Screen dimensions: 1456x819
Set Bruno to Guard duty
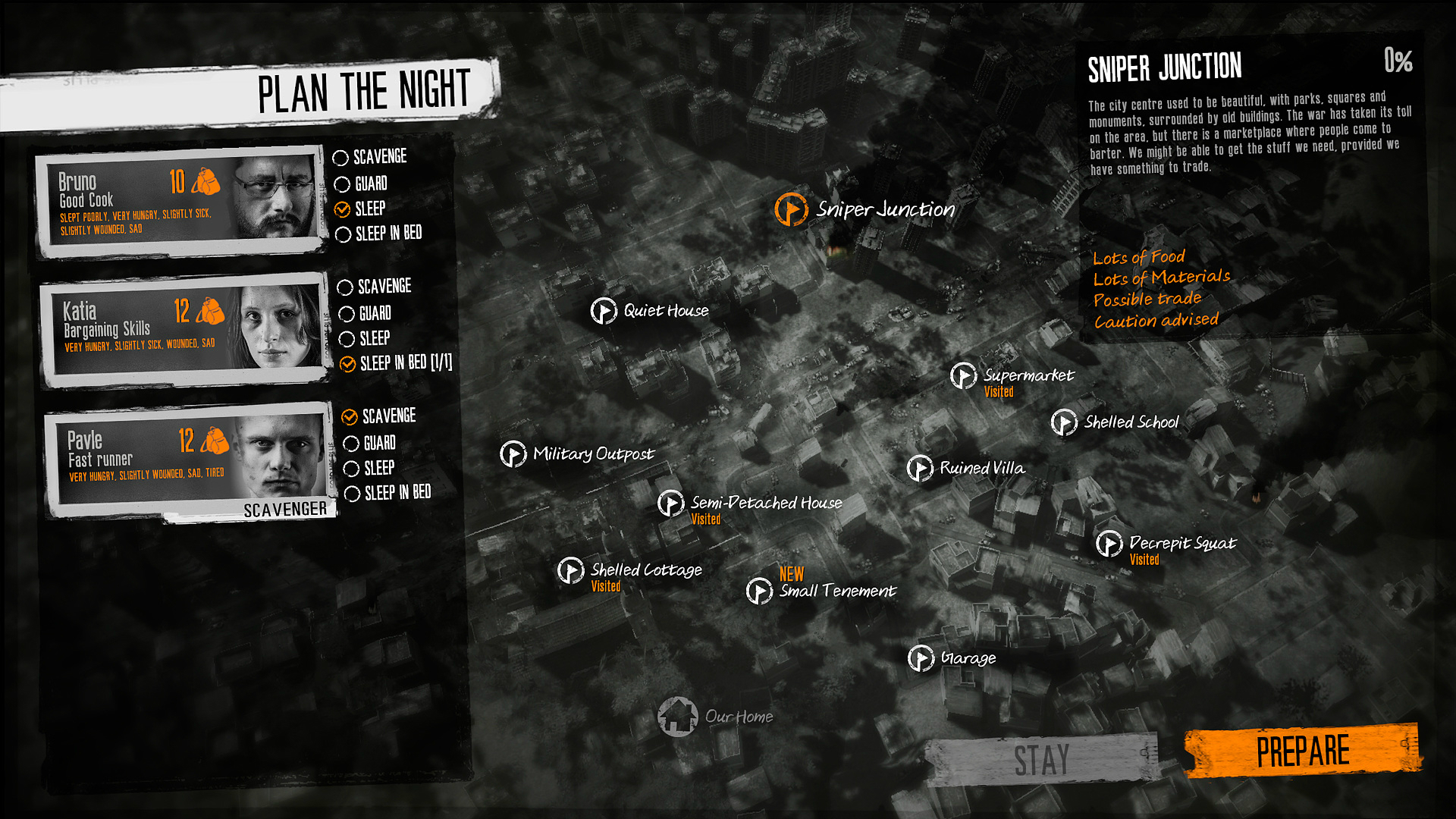point(342,183)
